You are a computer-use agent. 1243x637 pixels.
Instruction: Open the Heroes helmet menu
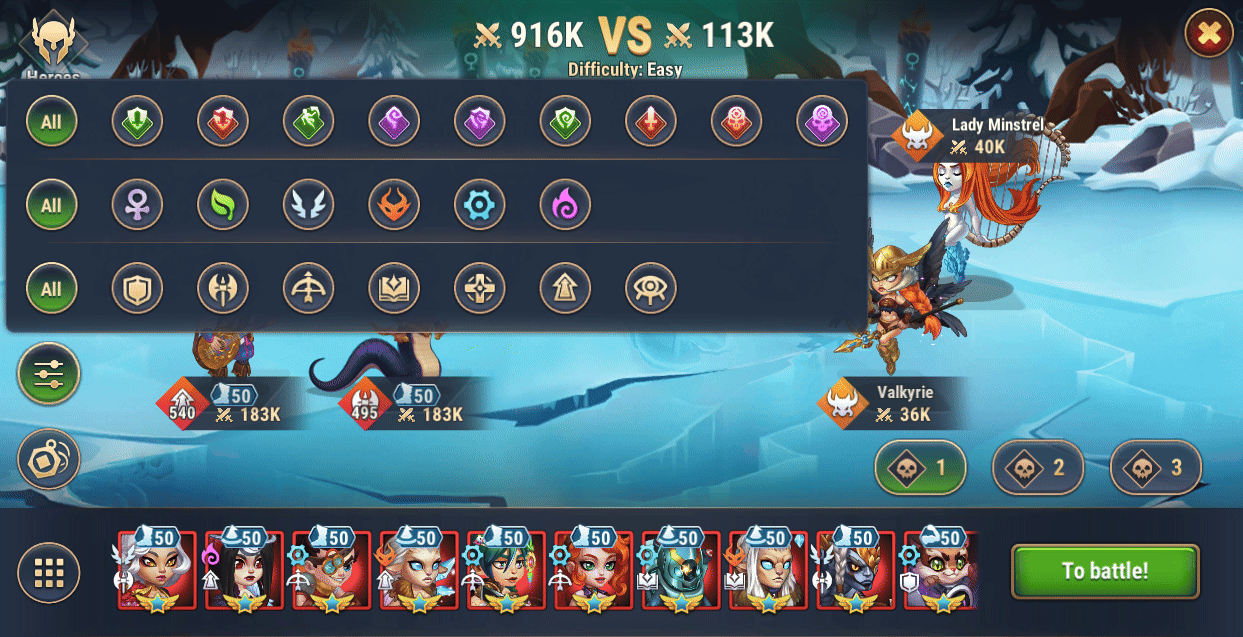coord(53,42)
